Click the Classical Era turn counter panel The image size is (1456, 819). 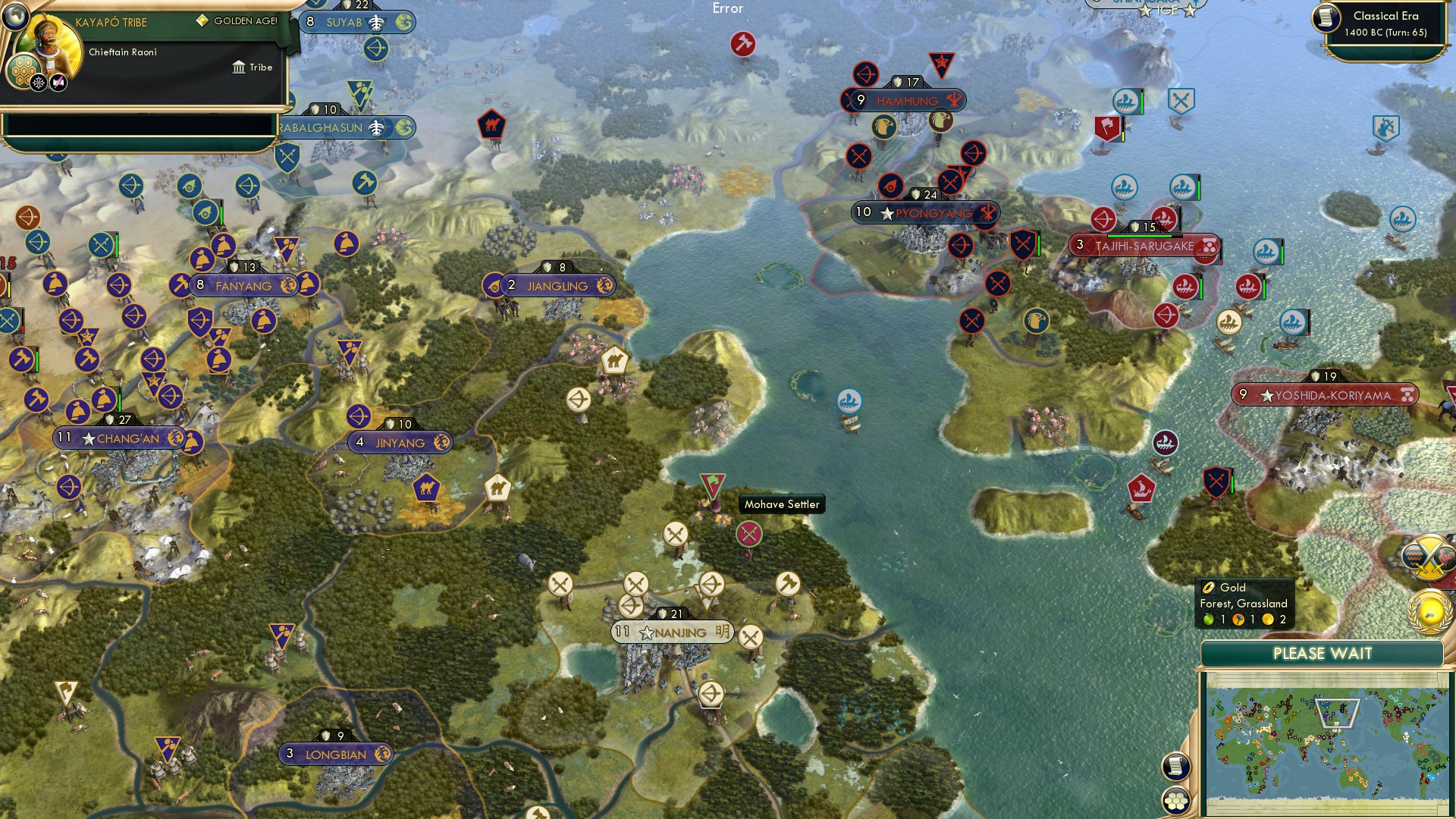coord(1384,24)
